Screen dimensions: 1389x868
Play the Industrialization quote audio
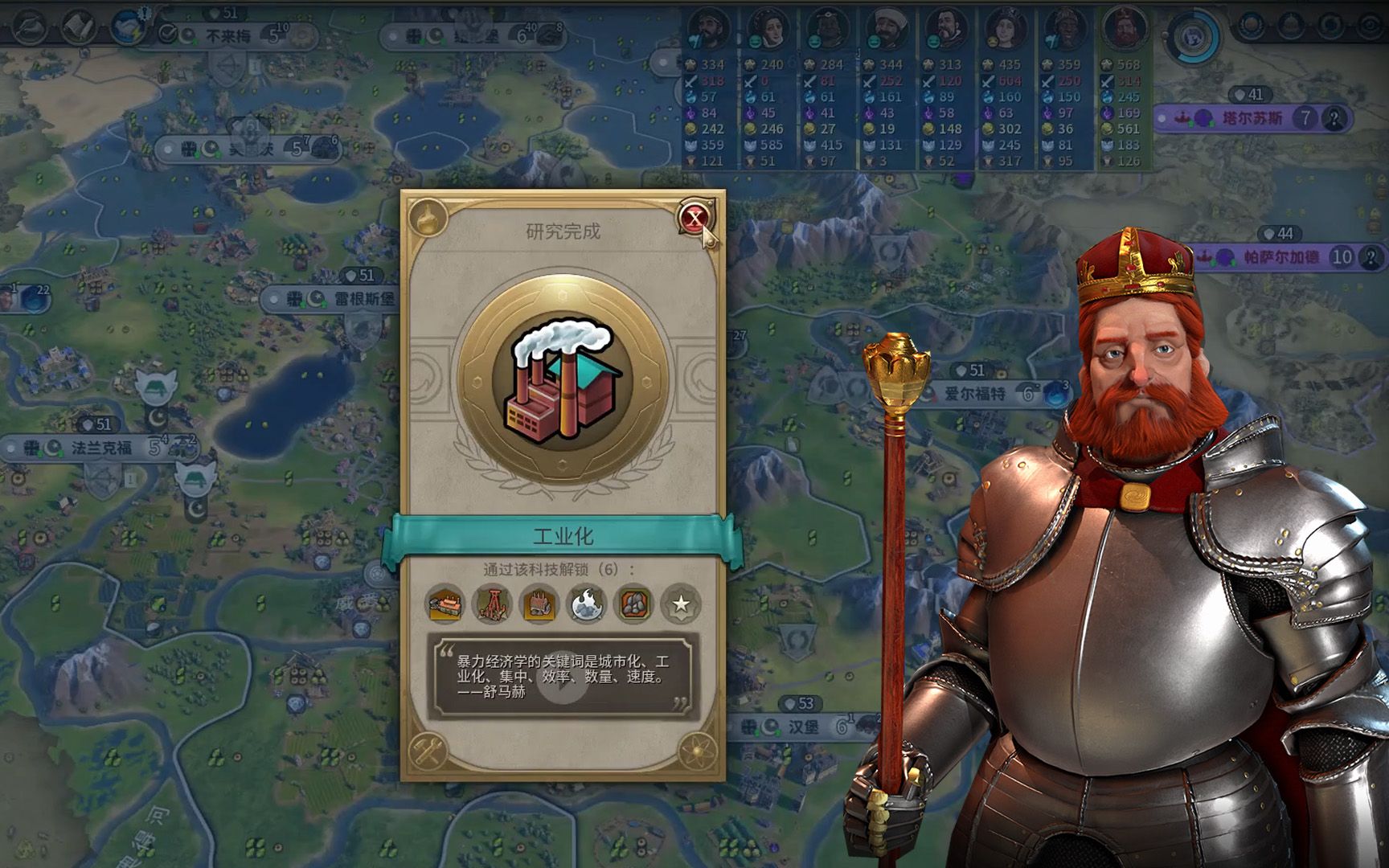point(563,678)
